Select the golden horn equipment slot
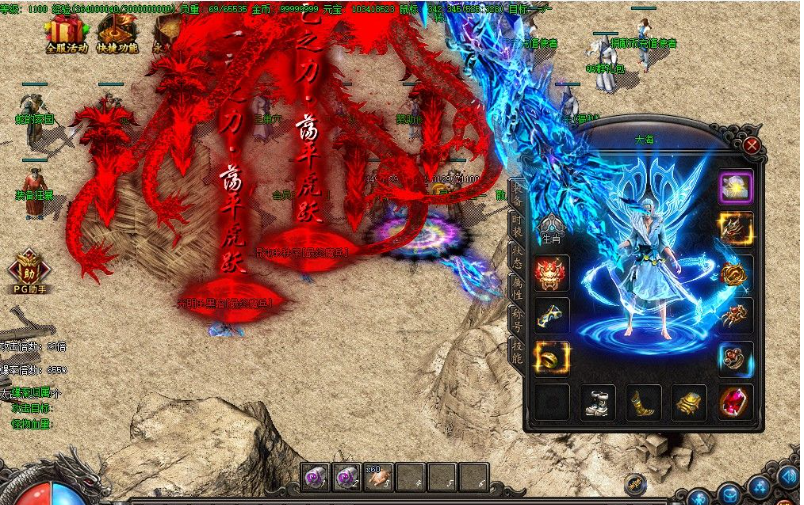Screen dimensions: 804x505 pyautogui.click(x=644, y=402)
